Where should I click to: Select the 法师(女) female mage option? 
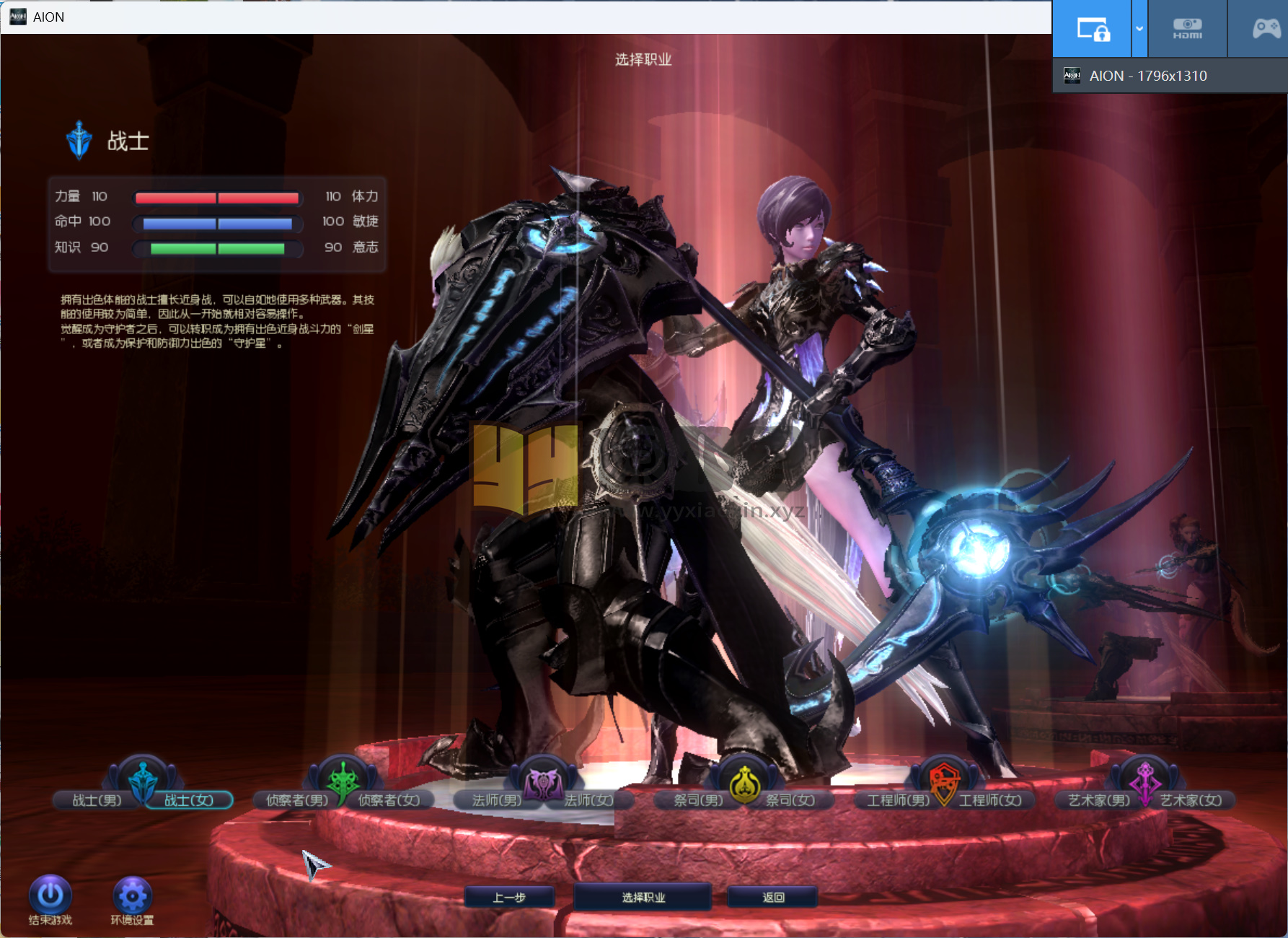tap(589, 800)
